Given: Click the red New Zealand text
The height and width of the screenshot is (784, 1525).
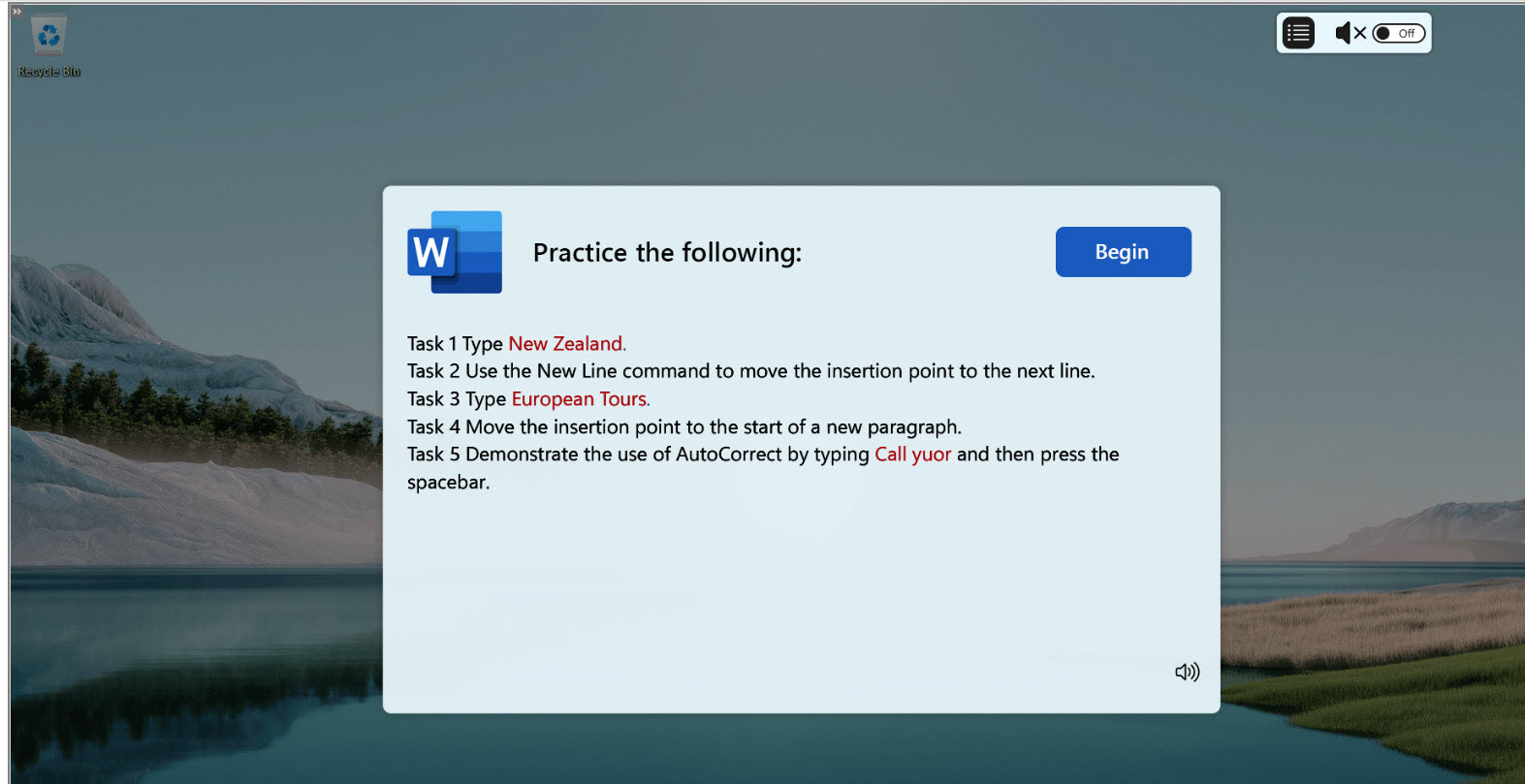Looking at the screenshot, I should pos(565,343).
